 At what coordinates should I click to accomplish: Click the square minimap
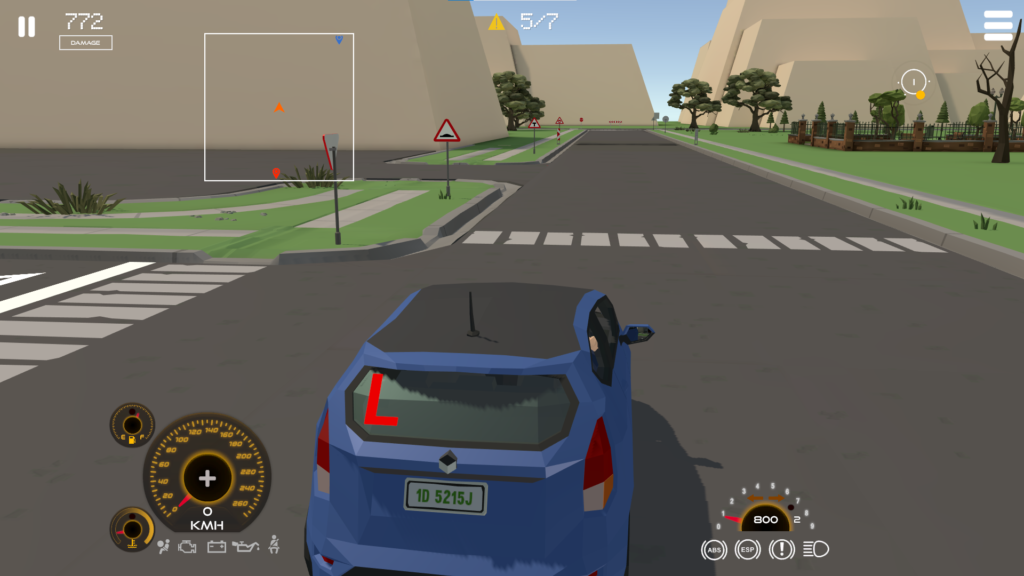pos(279,107)
